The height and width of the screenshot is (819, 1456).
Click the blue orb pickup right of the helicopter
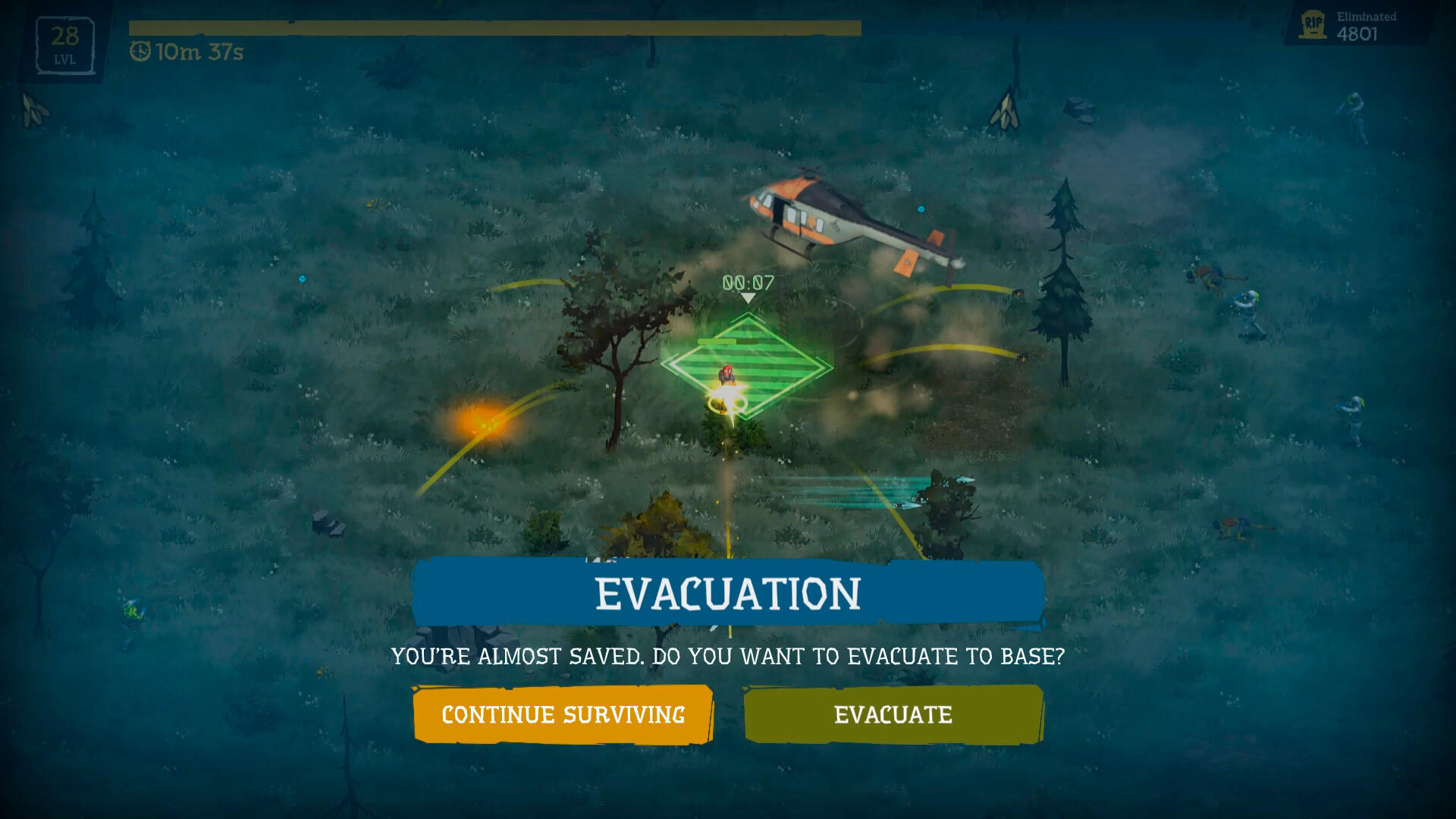pos(921,209)
